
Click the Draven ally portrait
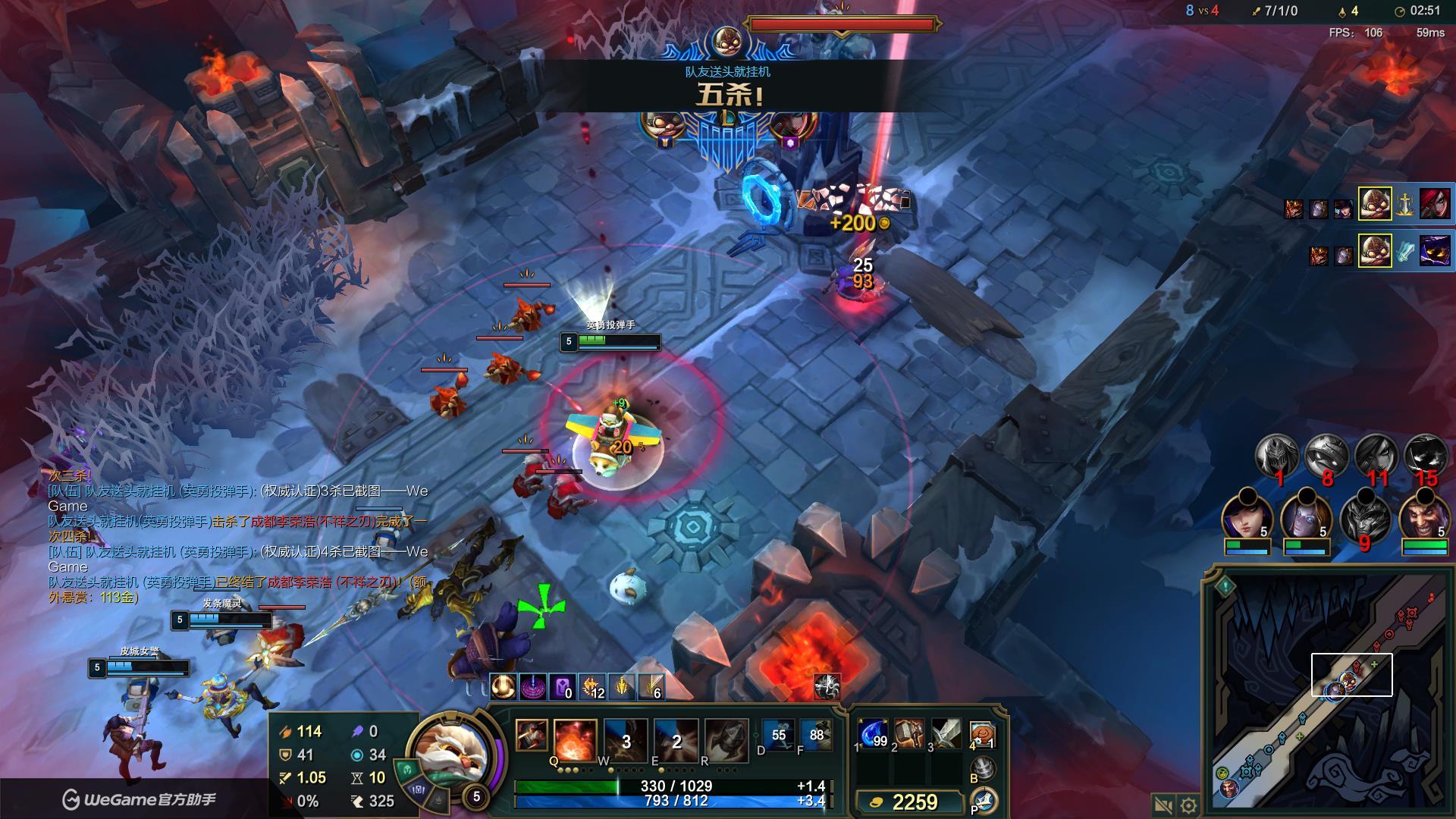tap(1425, 516)
